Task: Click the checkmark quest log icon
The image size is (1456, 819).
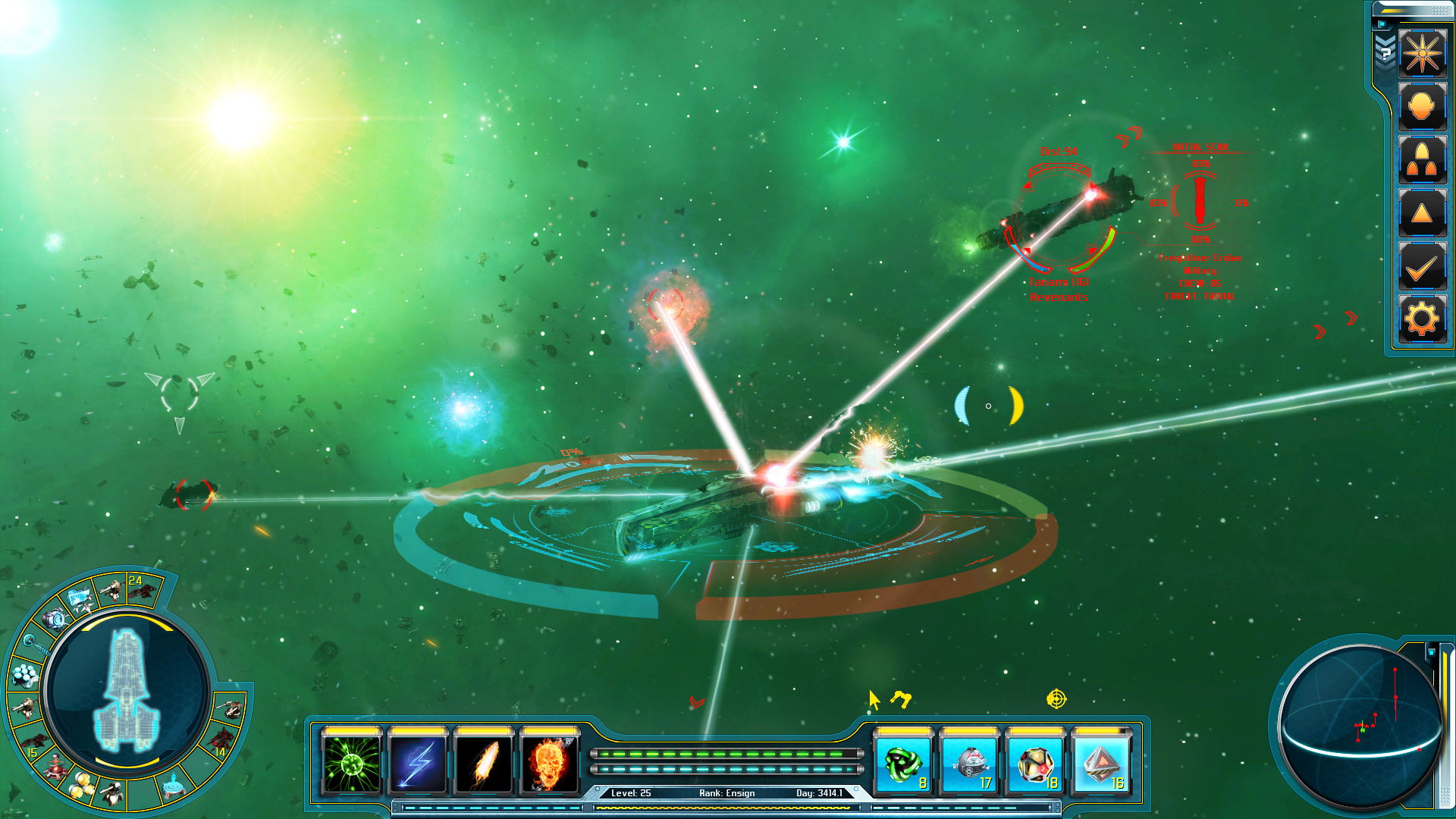Action: click(1423, 265)
